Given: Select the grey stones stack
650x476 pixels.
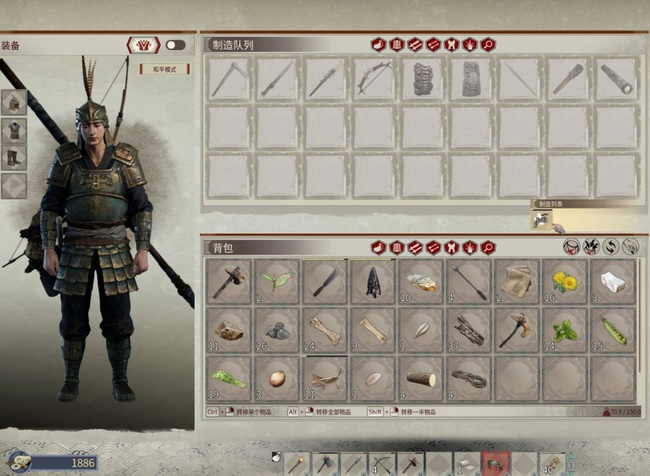Looking at the screenshot, I should tap(276, 330).
